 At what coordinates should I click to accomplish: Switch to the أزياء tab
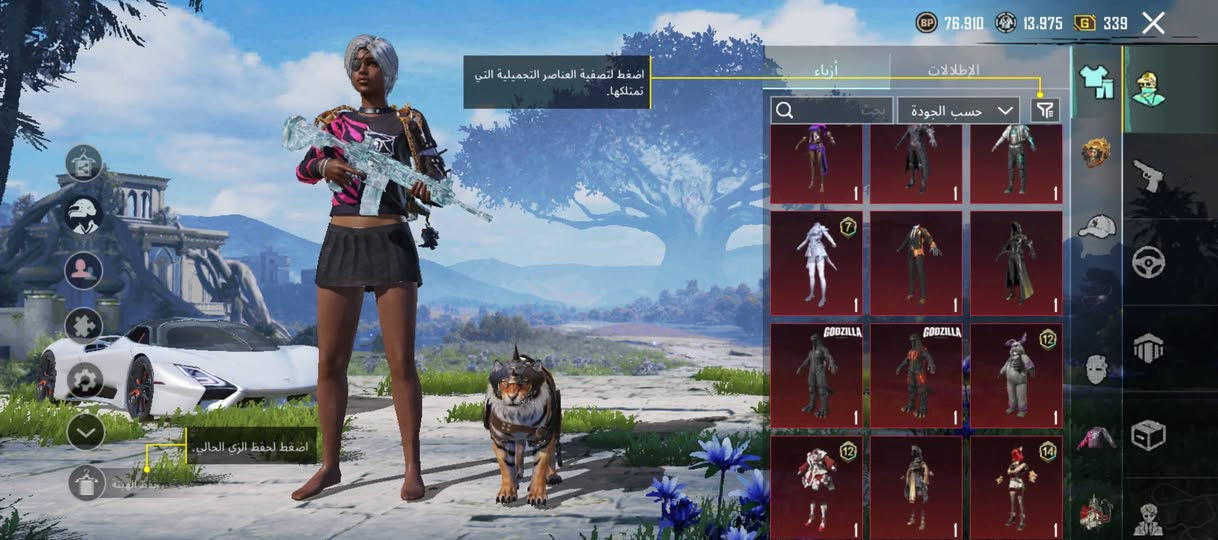click(828, 70)
